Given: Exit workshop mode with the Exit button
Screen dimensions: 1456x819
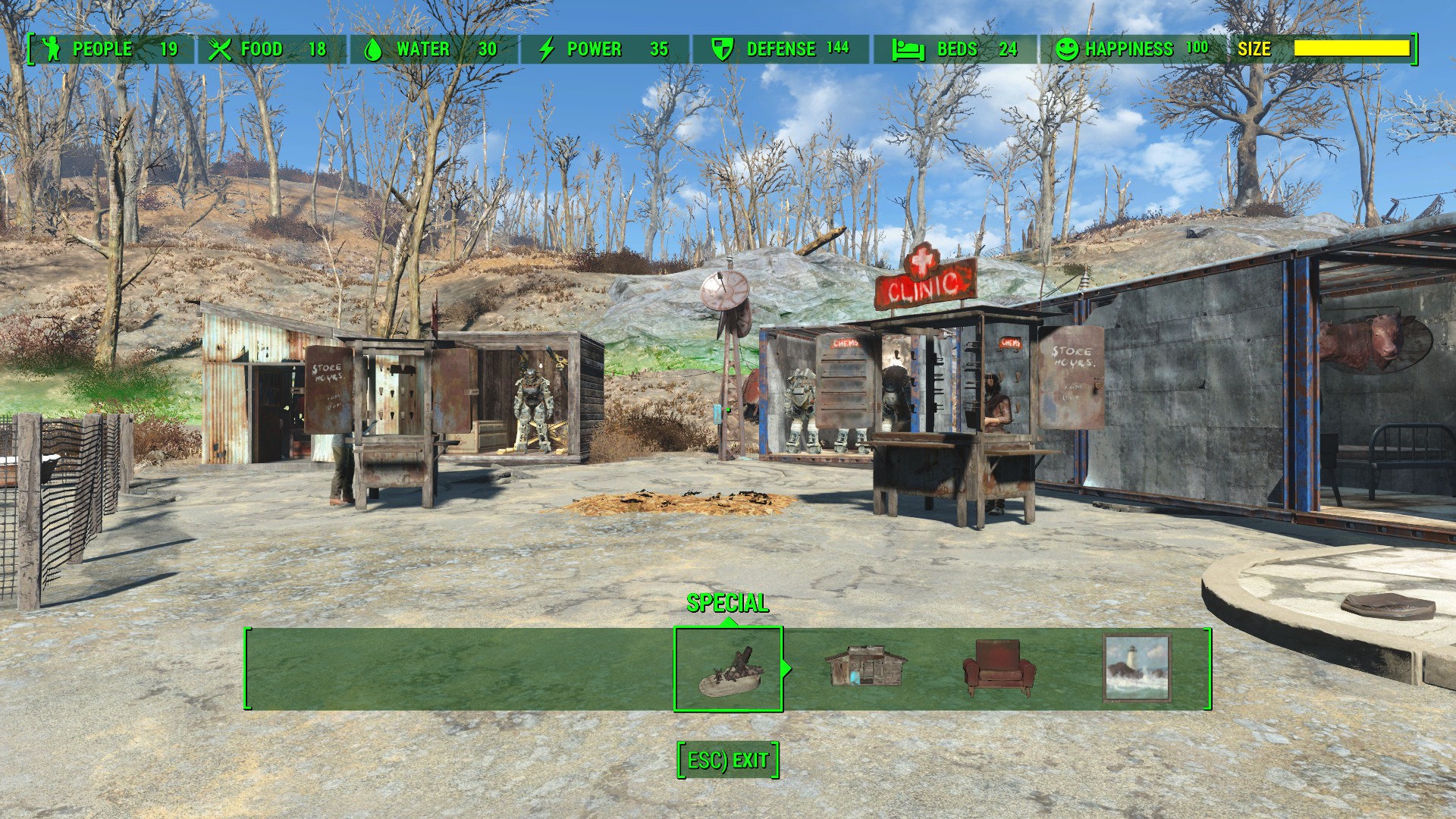Looking at the screenshot, I should coord(727,760).
